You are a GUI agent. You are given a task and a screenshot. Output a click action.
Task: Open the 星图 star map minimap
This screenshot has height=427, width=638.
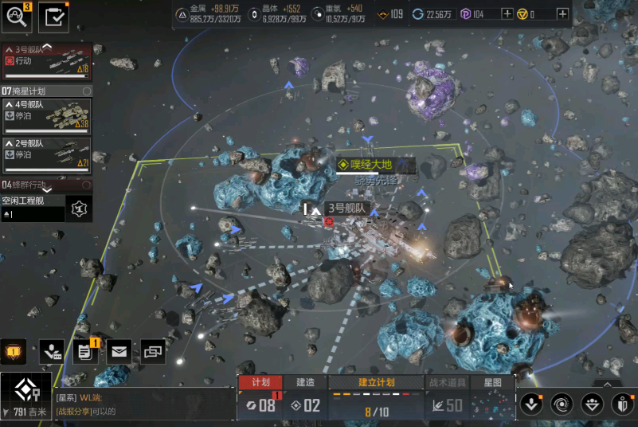tap(493, 382)
